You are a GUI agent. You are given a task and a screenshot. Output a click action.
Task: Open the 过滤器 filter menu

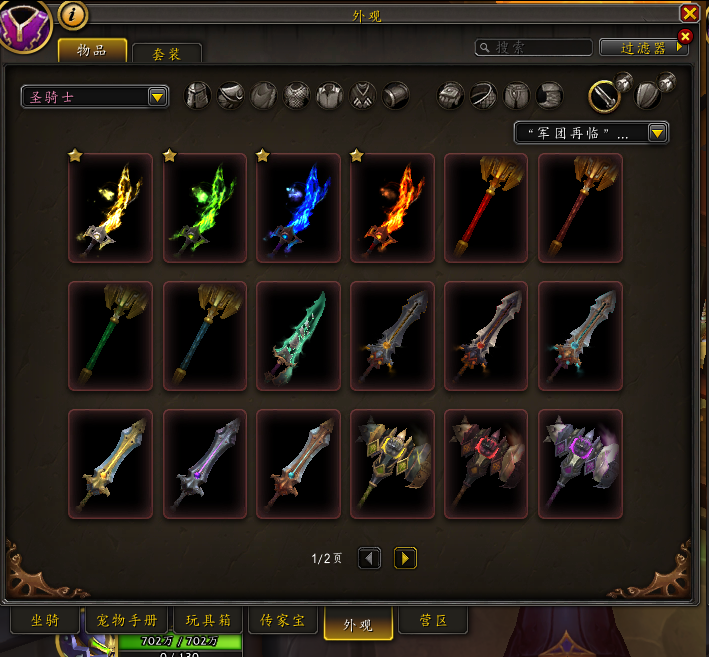pos(642,47)
